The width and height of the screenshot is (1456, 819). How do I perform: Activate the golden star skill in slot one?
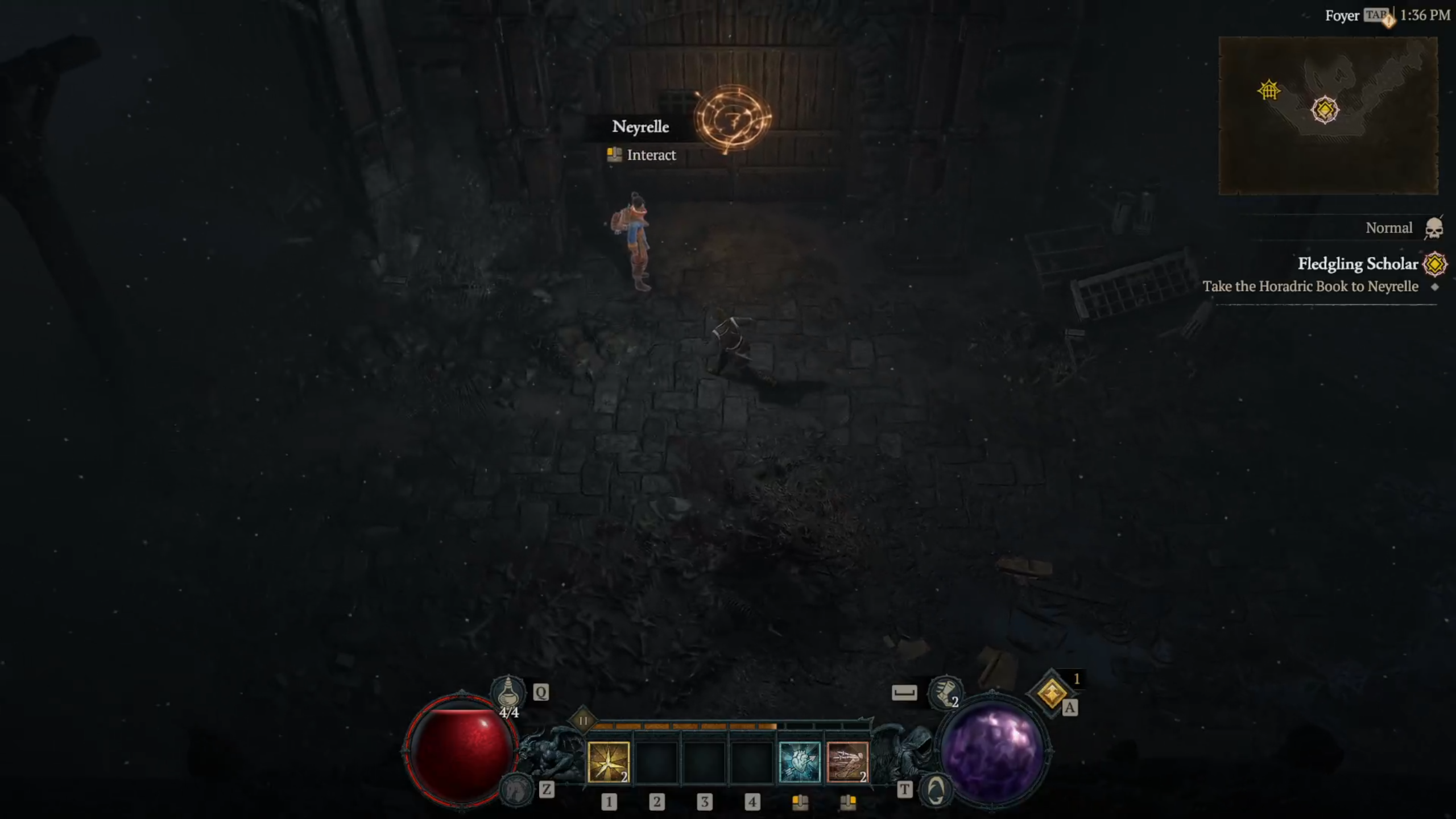click(x=608, y=762)
